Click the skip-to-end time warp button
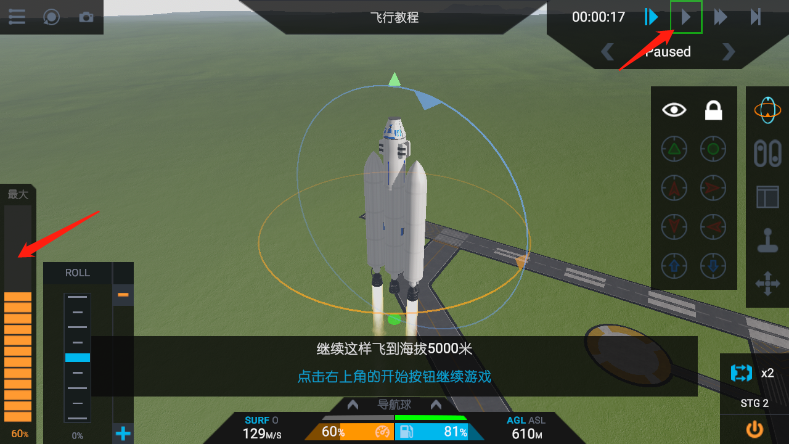 pos(755,17)
